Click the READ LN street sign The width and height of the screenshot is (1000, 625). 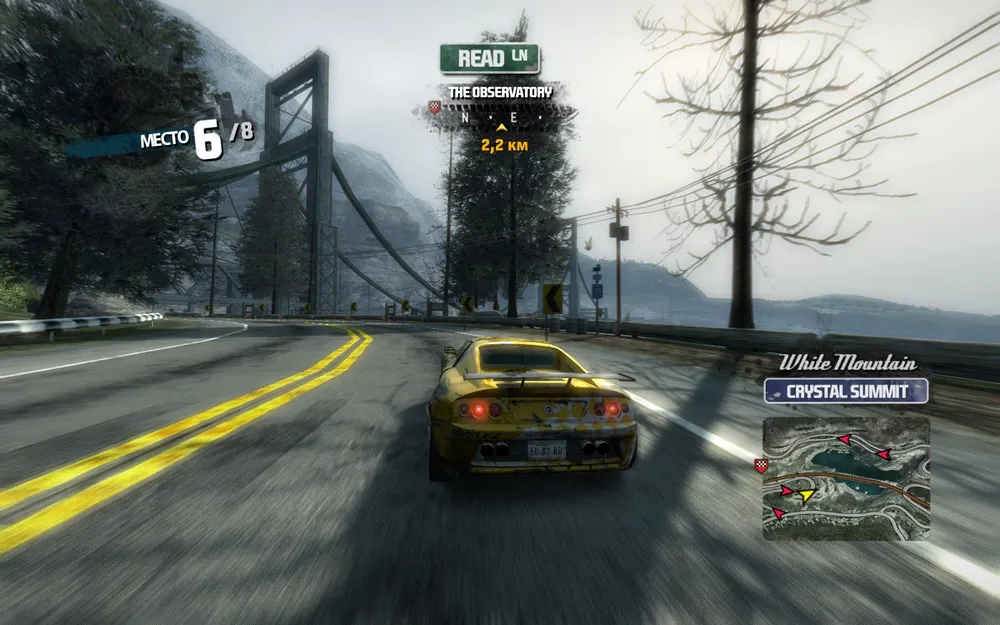click(490, 58)
